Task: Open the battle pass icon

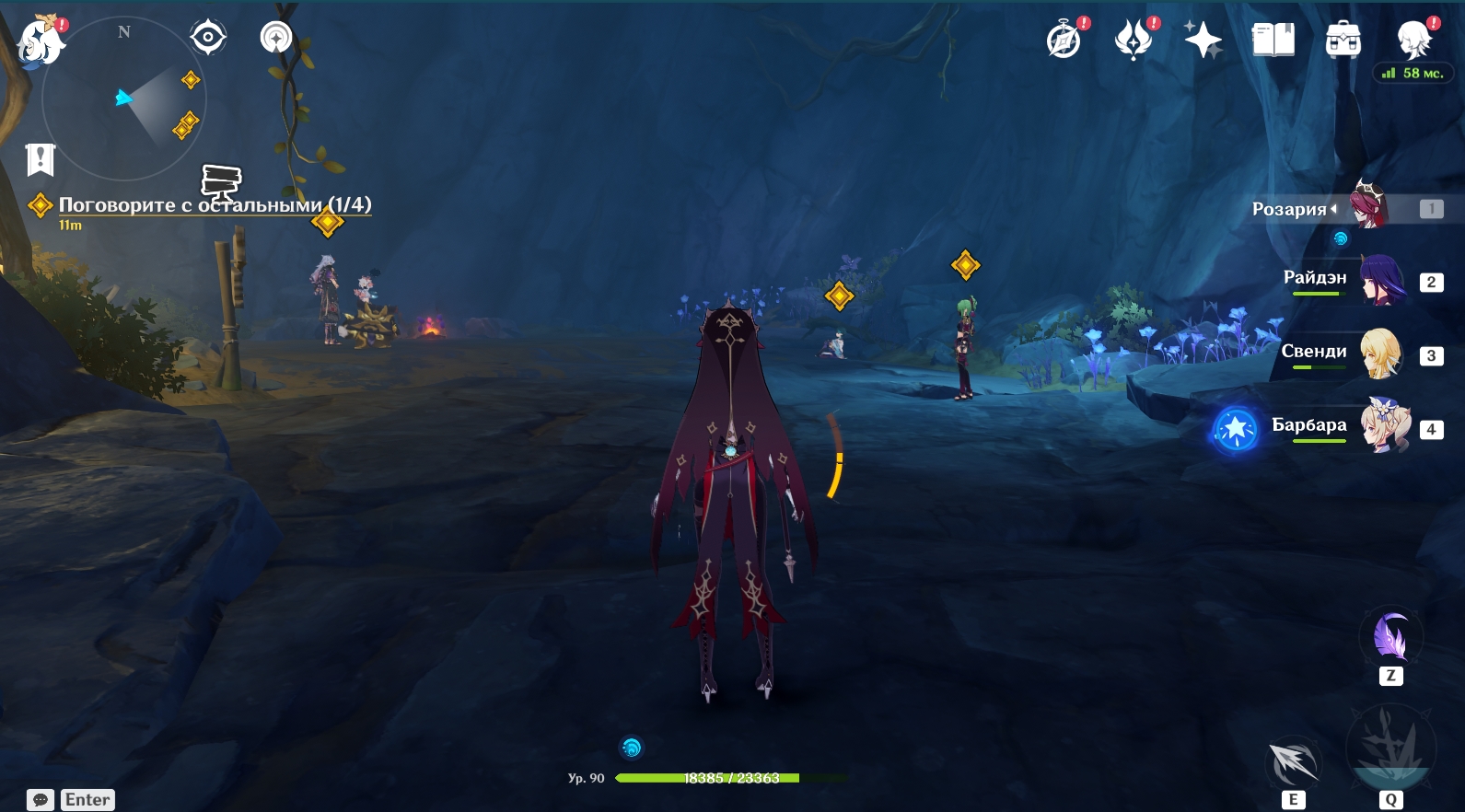Action: [x=1134, y=41]
